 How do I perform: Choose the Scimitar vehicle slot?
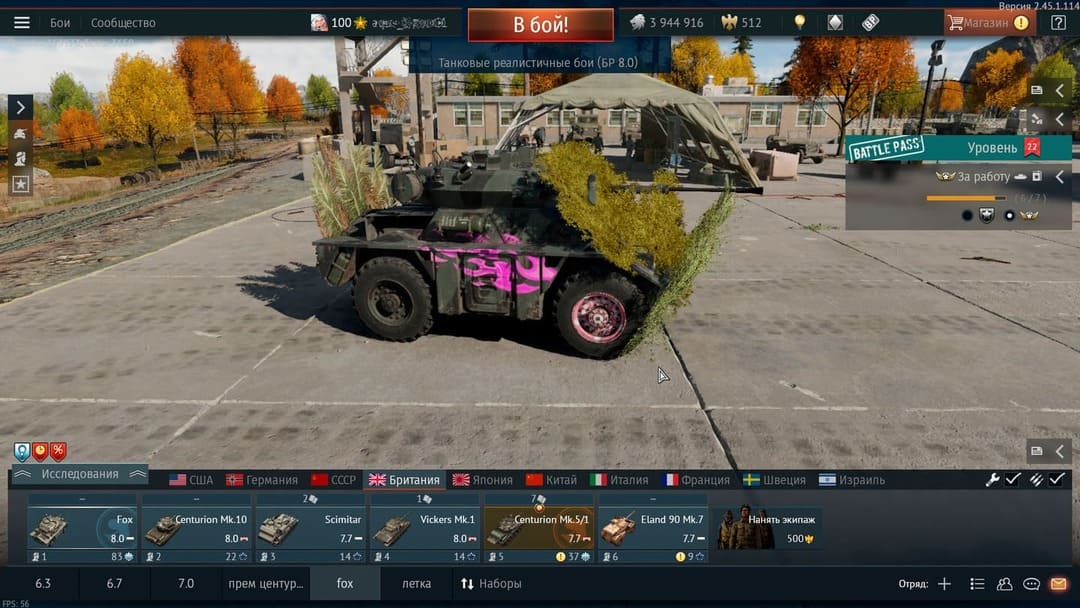pyautogui.click(x=310, y=528)
